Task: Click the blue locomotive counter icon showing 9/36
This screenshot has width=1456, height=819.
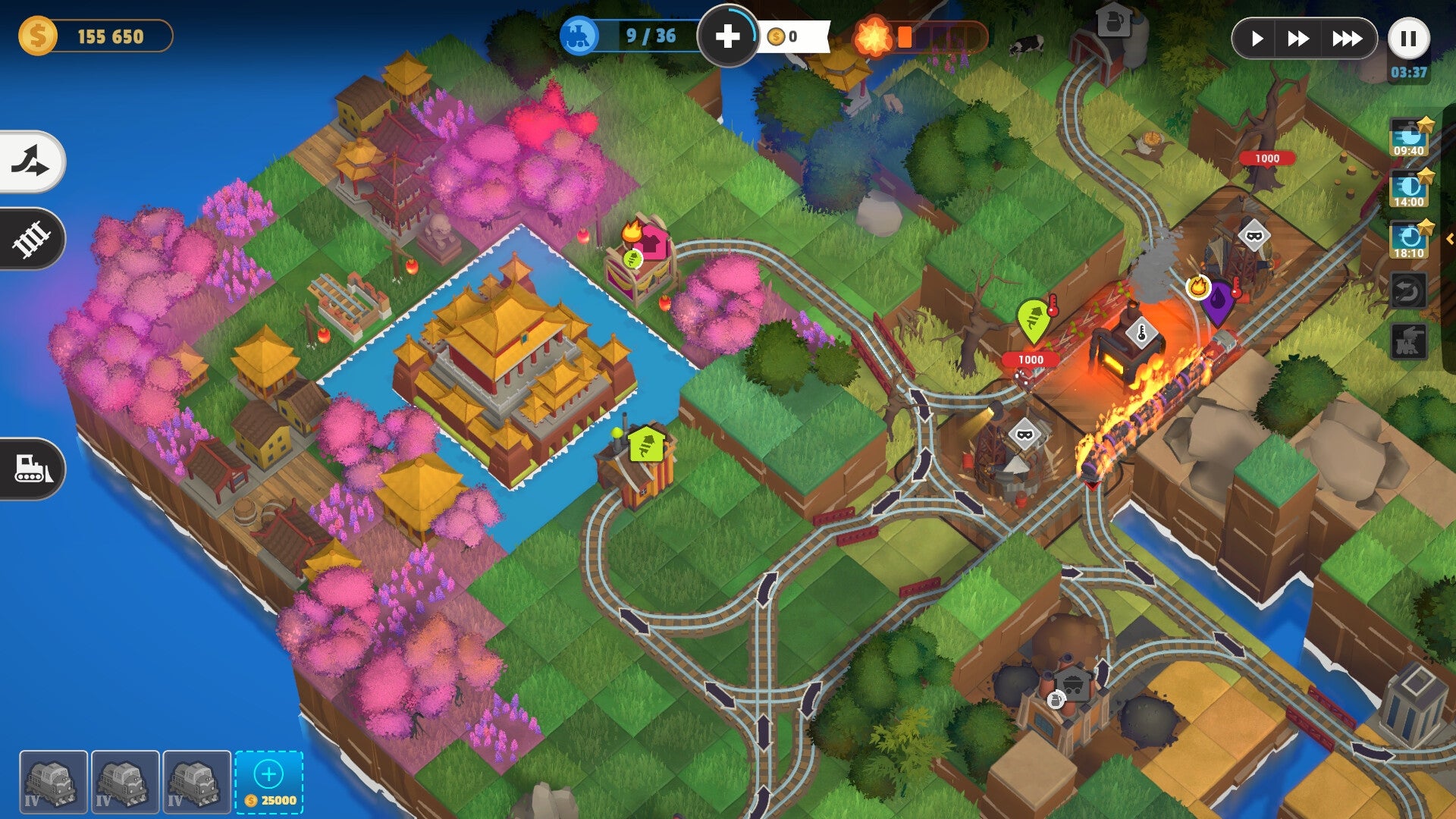Action: (x=579, y=34)
